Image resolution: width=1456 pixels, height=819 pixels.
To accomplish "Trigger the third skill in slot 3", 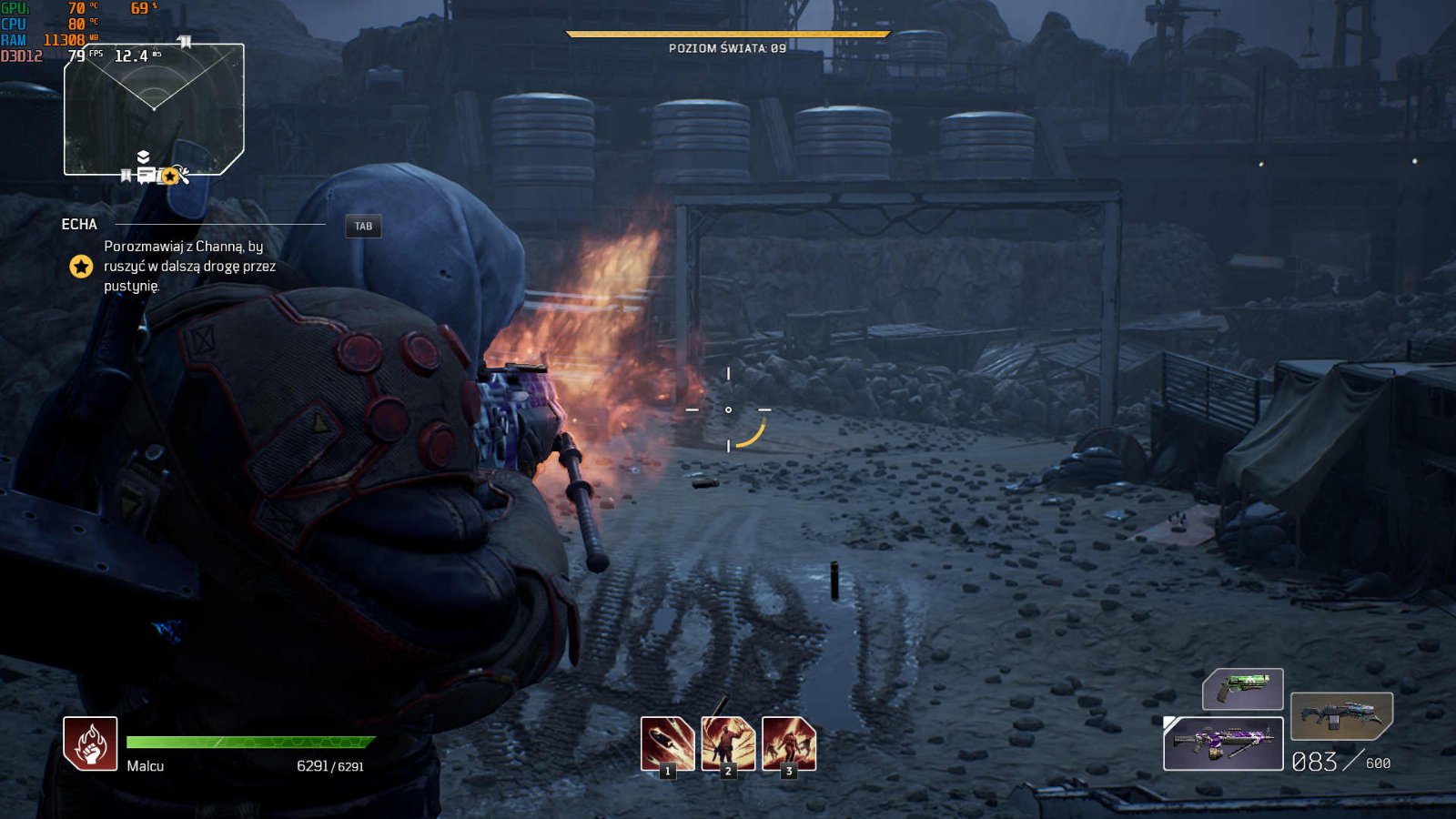I will click(x=789, y=743).
